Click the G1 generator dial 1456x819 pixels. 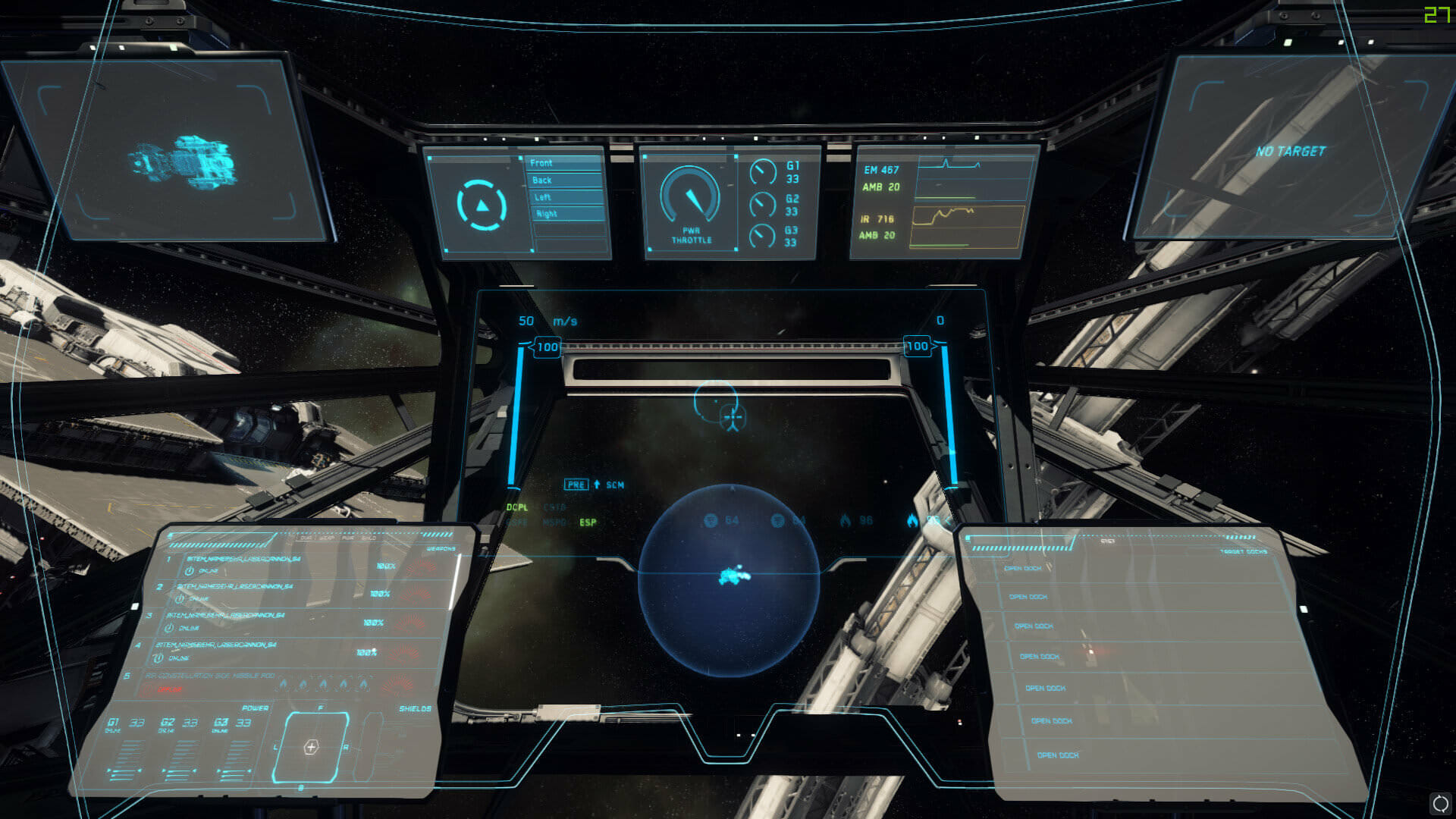(x=763, y=172)
